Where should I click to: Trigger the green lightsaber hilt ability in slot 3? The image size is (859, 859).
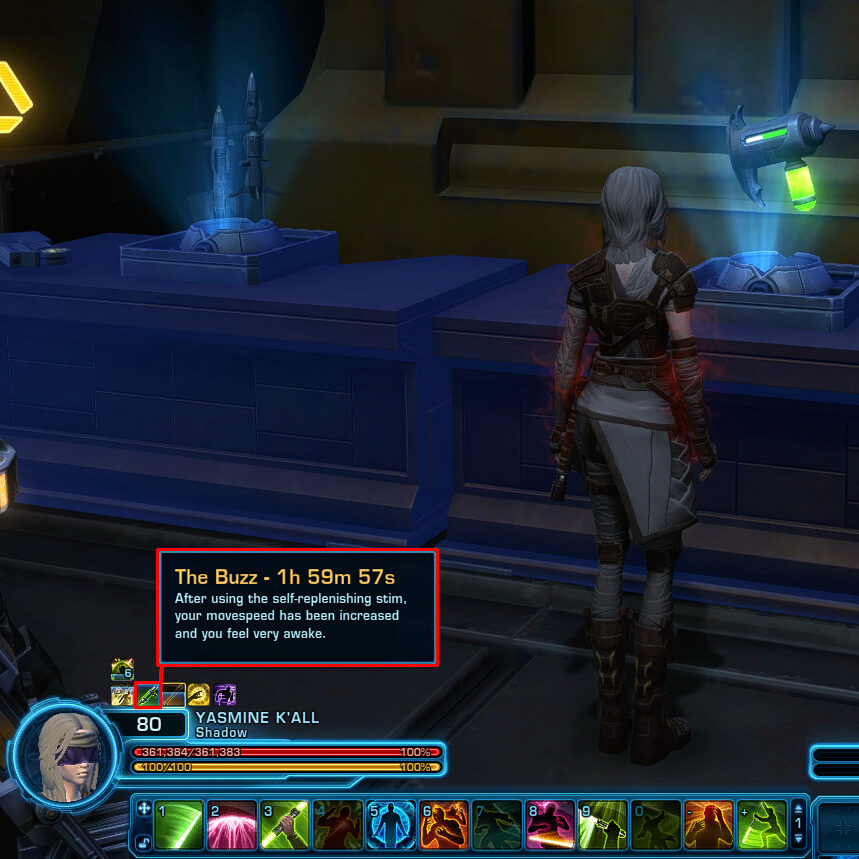[284, 824]
